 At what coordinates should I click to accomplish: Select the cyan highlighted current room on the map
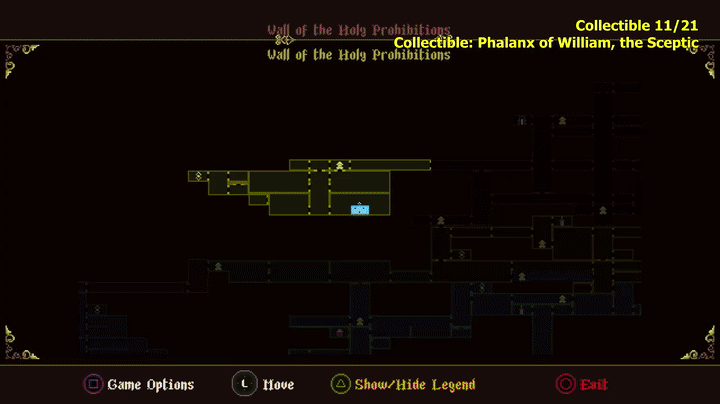[360, 209]
